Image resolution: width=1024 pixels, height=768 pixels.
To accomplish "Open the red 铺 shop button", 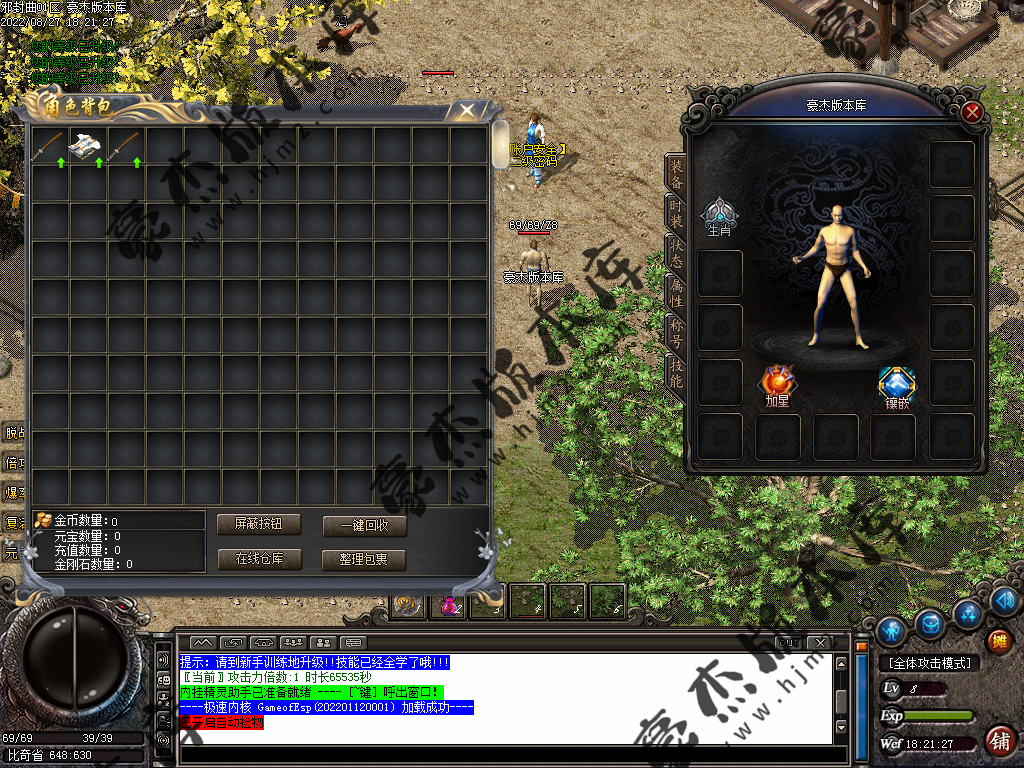I will click(x=998, y=741).
